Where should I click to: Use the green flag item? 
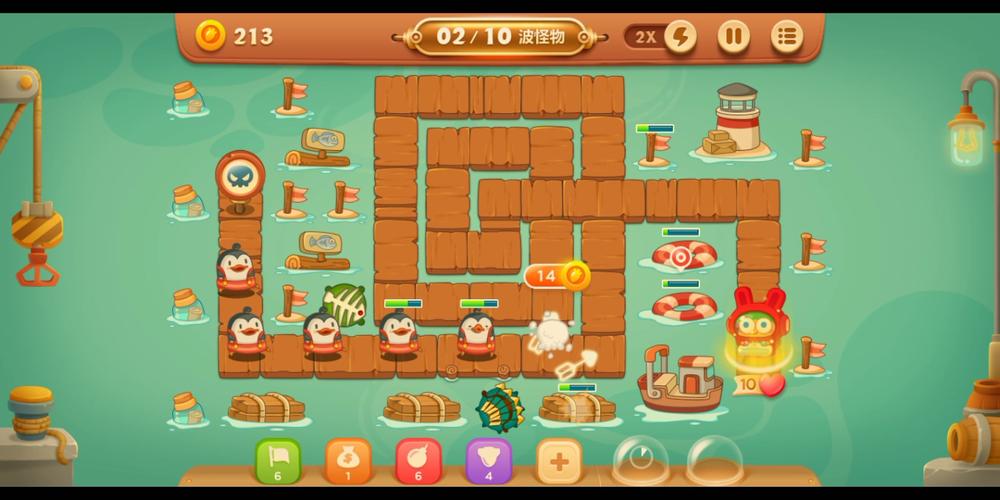(278, 461)
